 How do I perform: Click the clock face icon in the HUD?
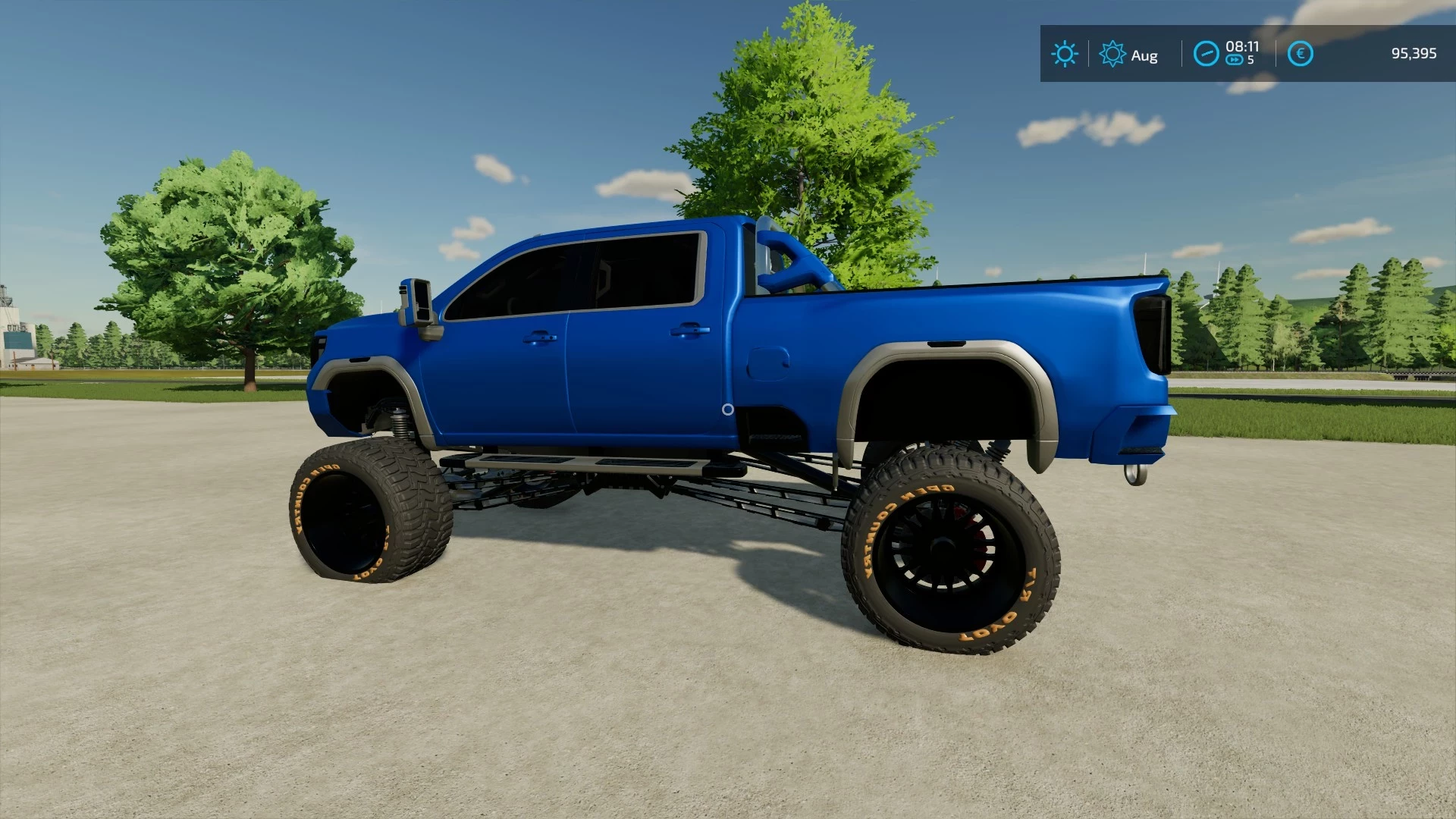pyautogui.click(x=1207, y=54)
